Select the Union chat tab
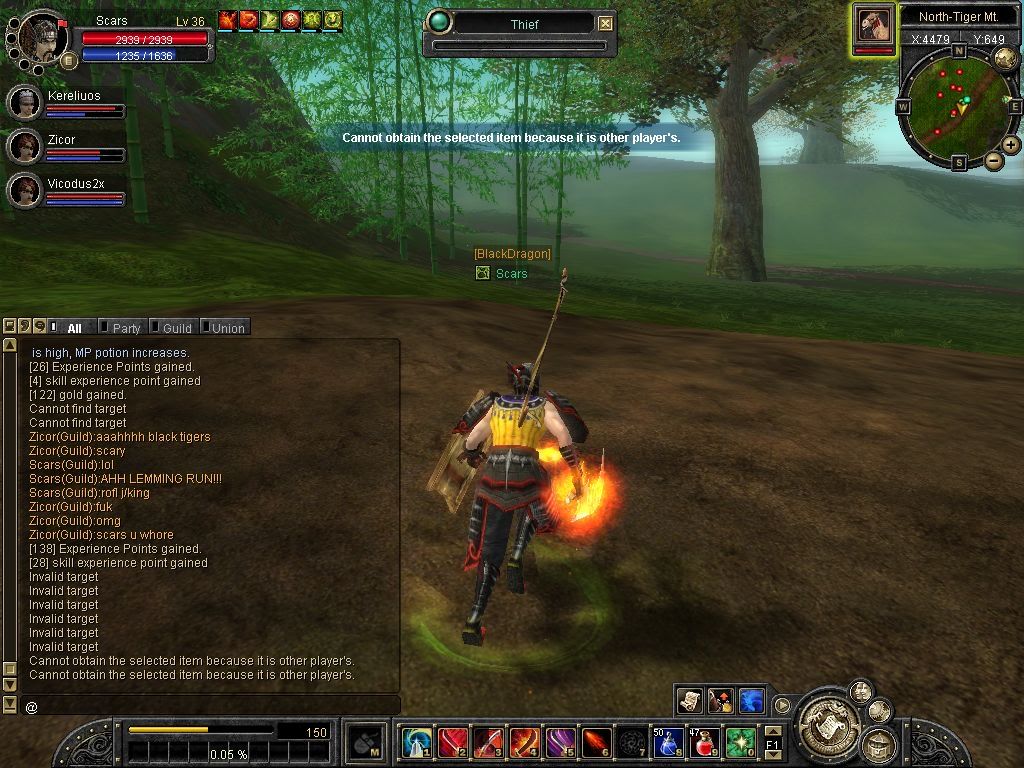Viewport: 1024px width, 768px height. (x=228, y=328)
